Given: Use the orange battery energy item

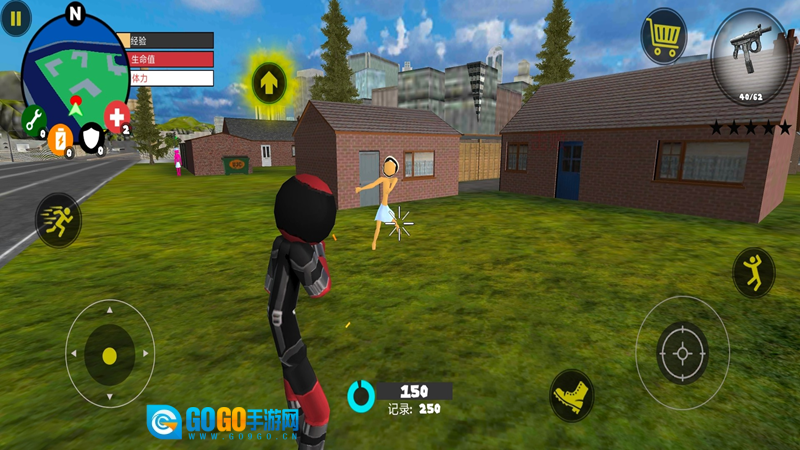Looking at the screenshot, I should coord(60,137).
